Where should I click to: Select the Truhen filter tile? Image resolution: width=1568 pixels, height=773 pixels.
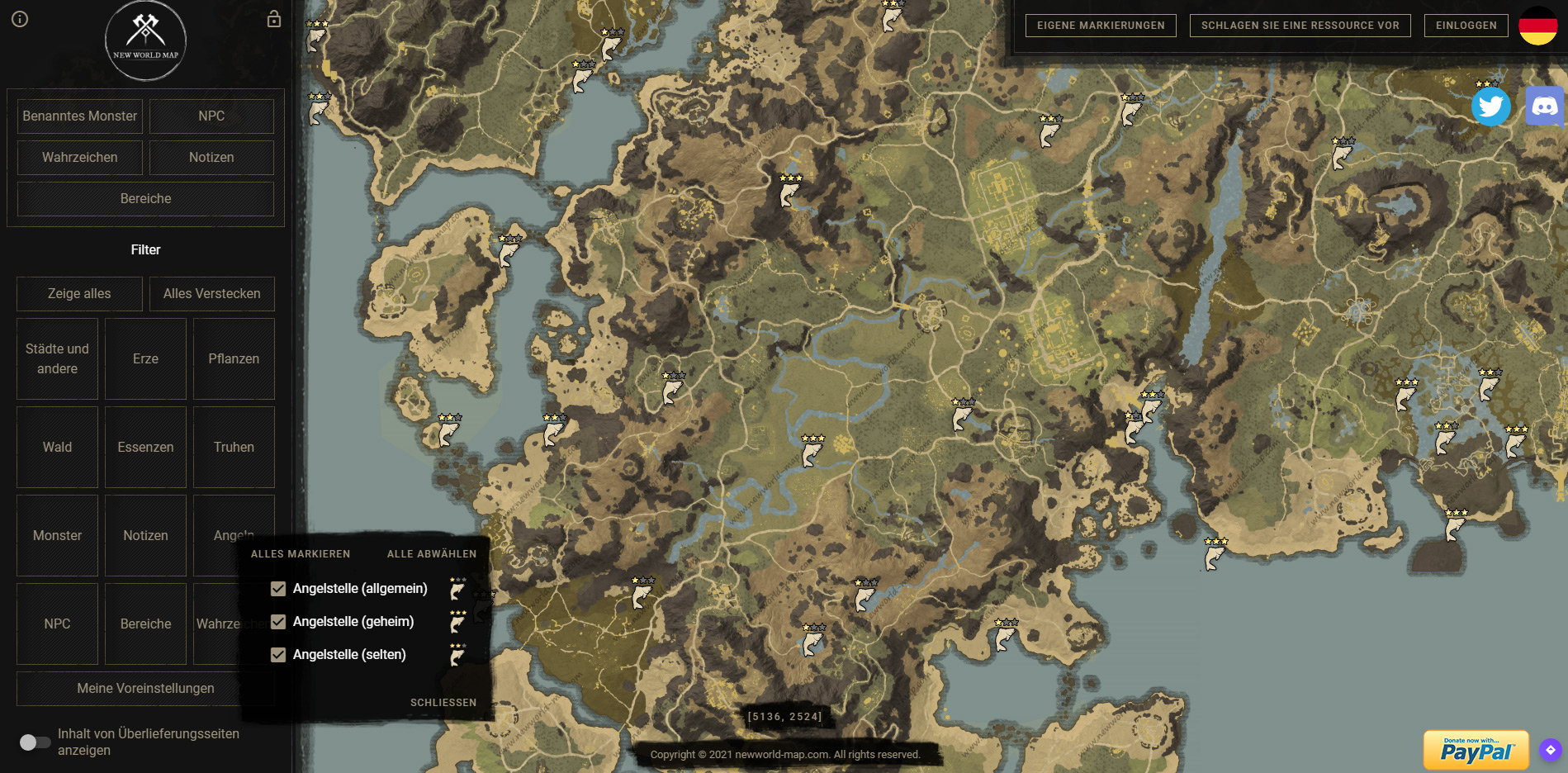pyautogui.click(x=234, y=448)
